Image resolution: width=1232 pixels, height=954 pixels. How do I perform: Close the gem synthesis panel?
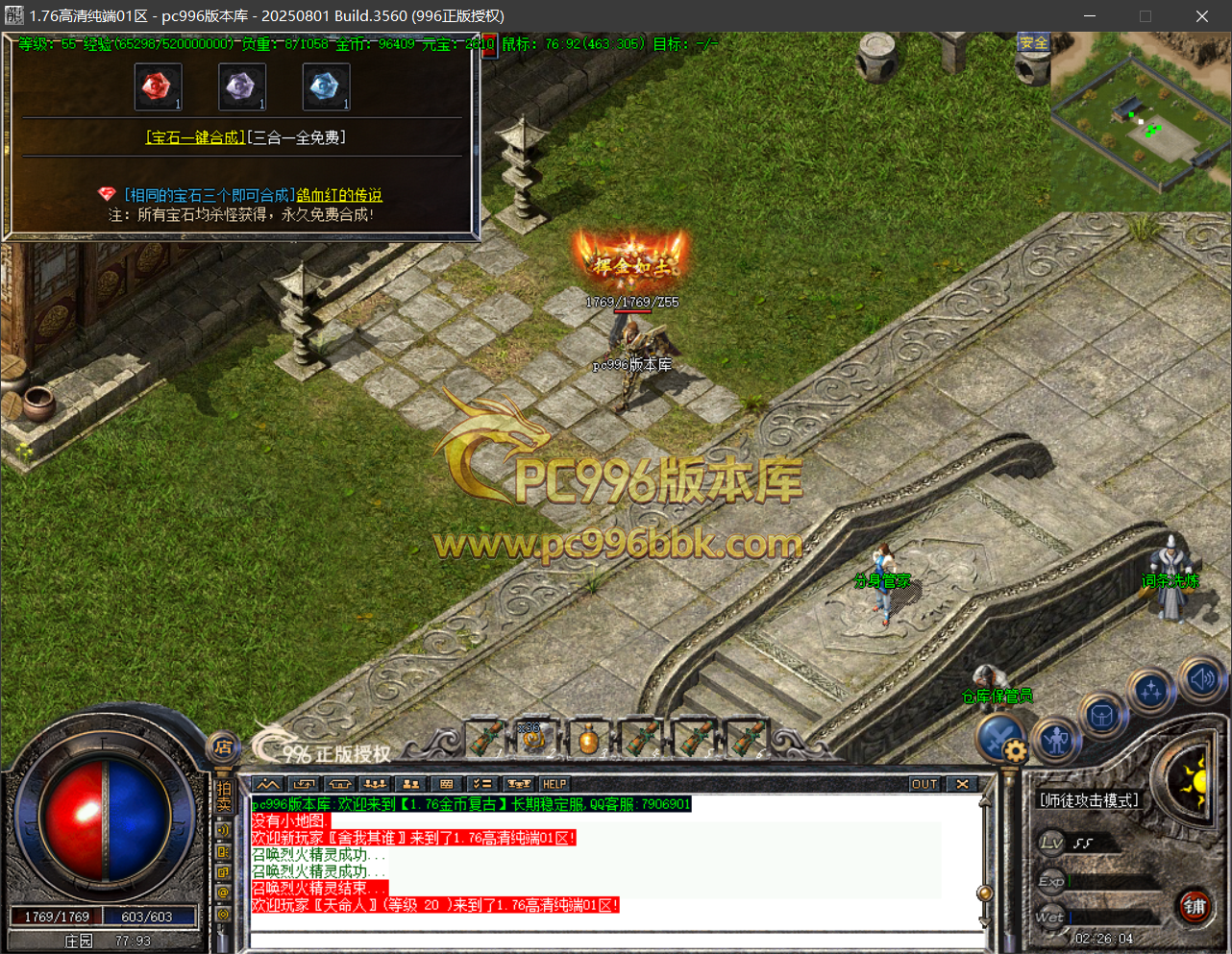coord(489,44)
